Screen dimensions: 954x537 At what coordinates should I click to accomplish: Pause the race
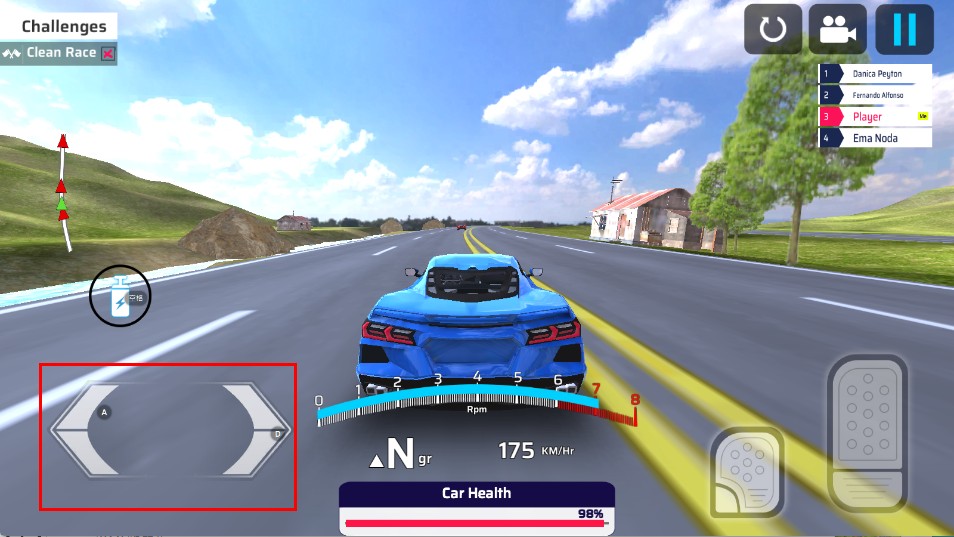coord(904,30)
